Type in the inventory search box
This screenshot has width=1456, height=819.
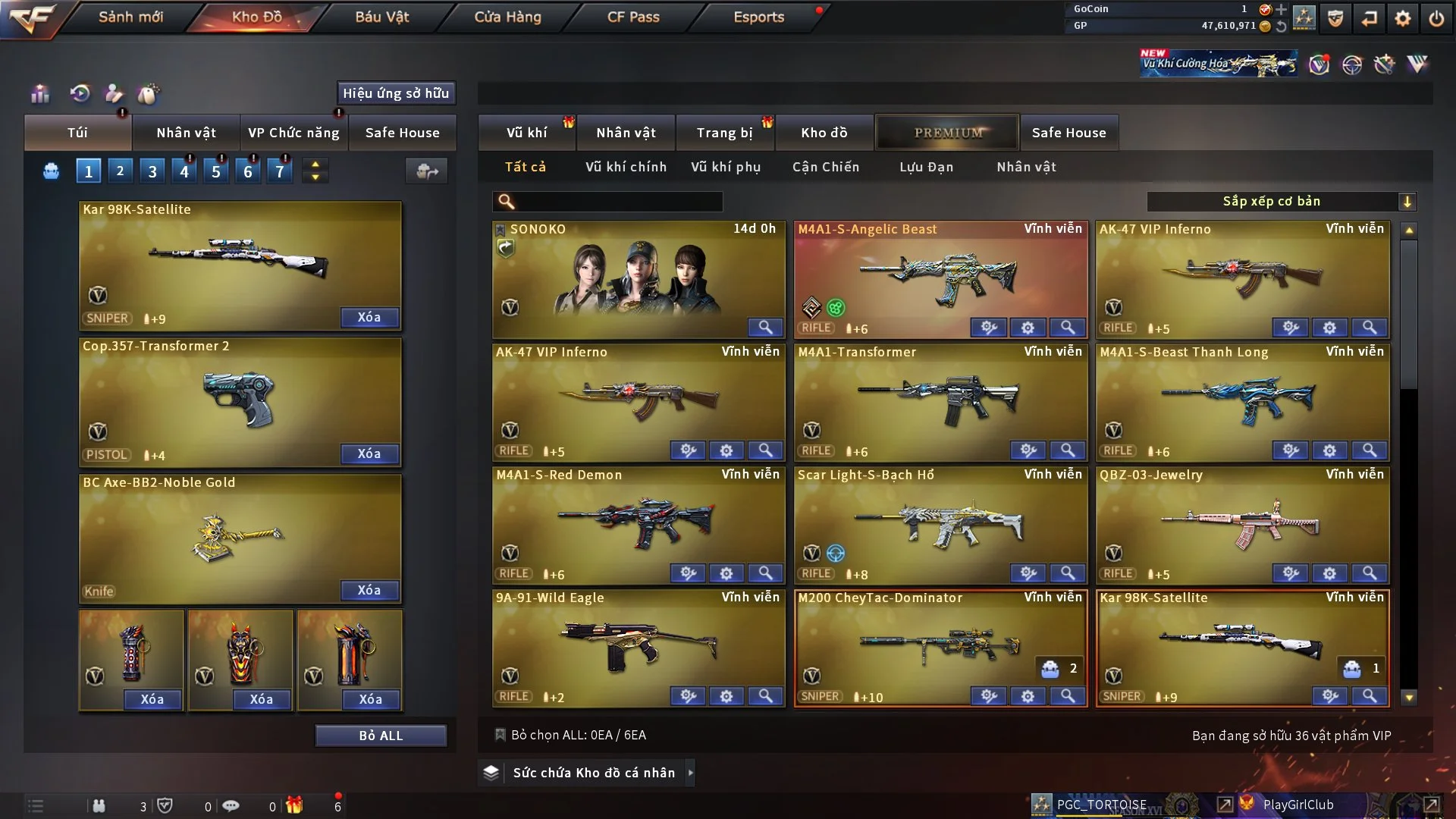click(618, 202)
